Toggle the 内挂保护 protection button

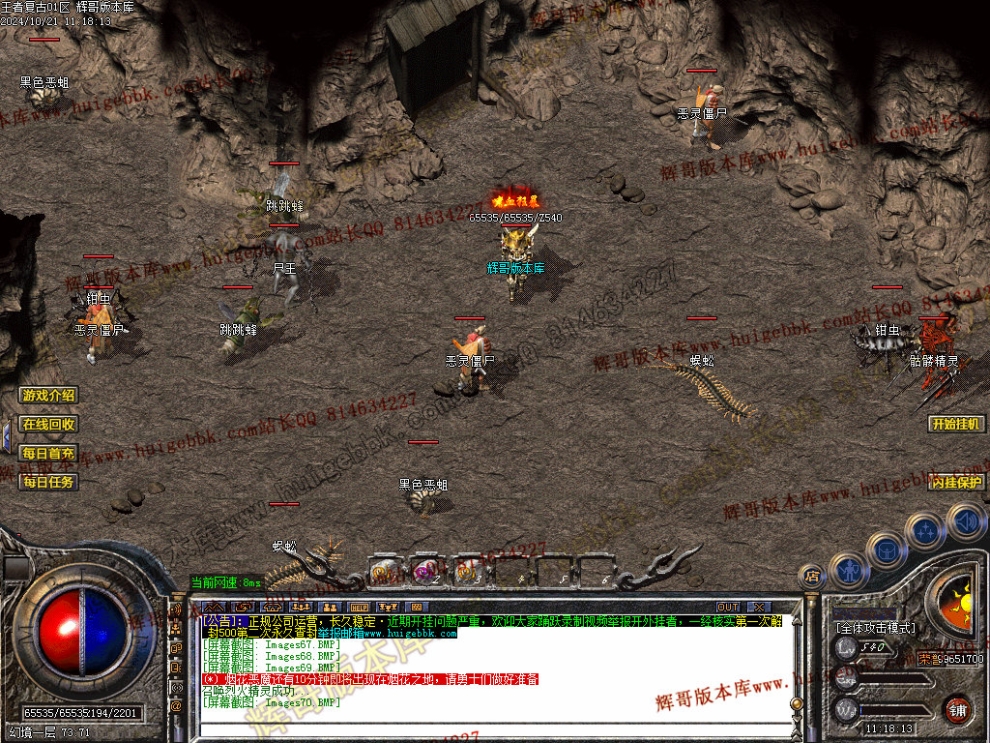point(956,482)
